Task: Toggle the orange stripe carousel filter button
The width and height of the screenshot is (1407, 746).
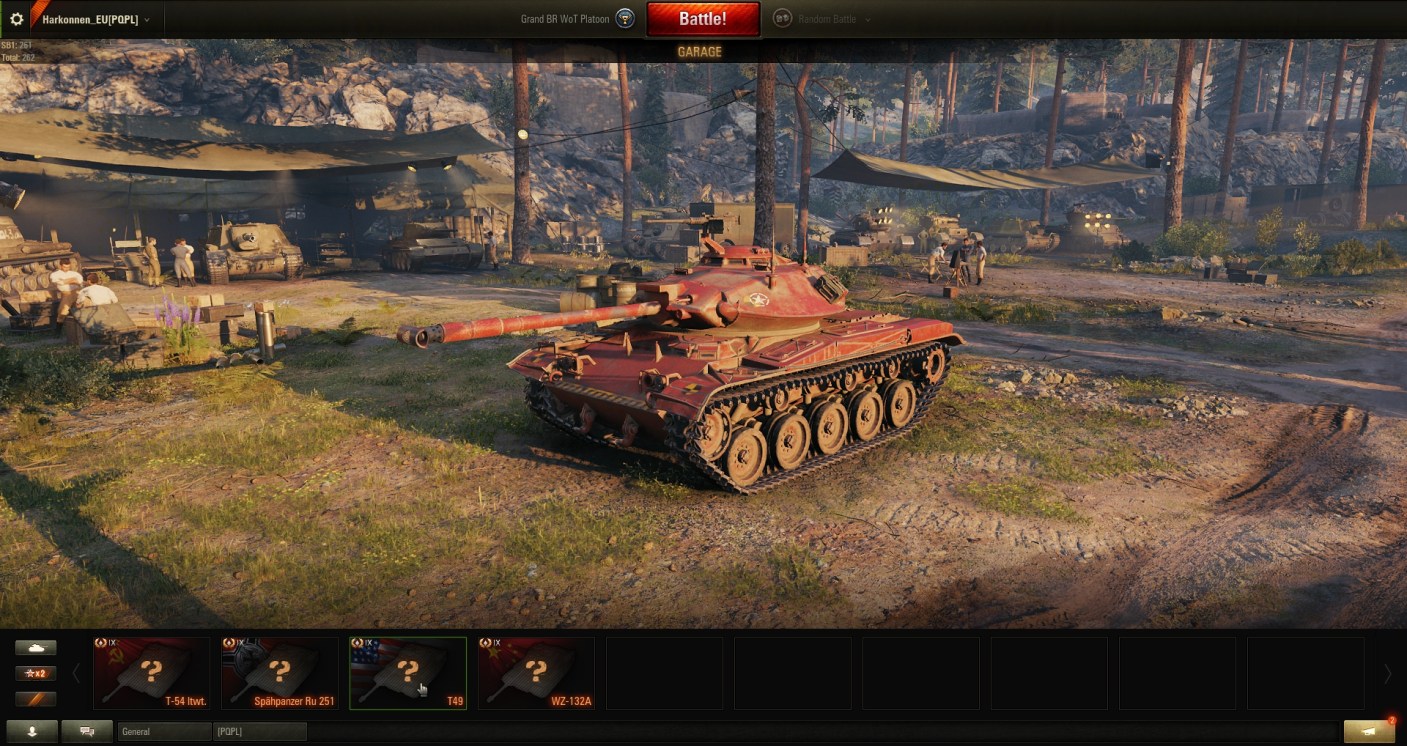Action: point(36,699)
